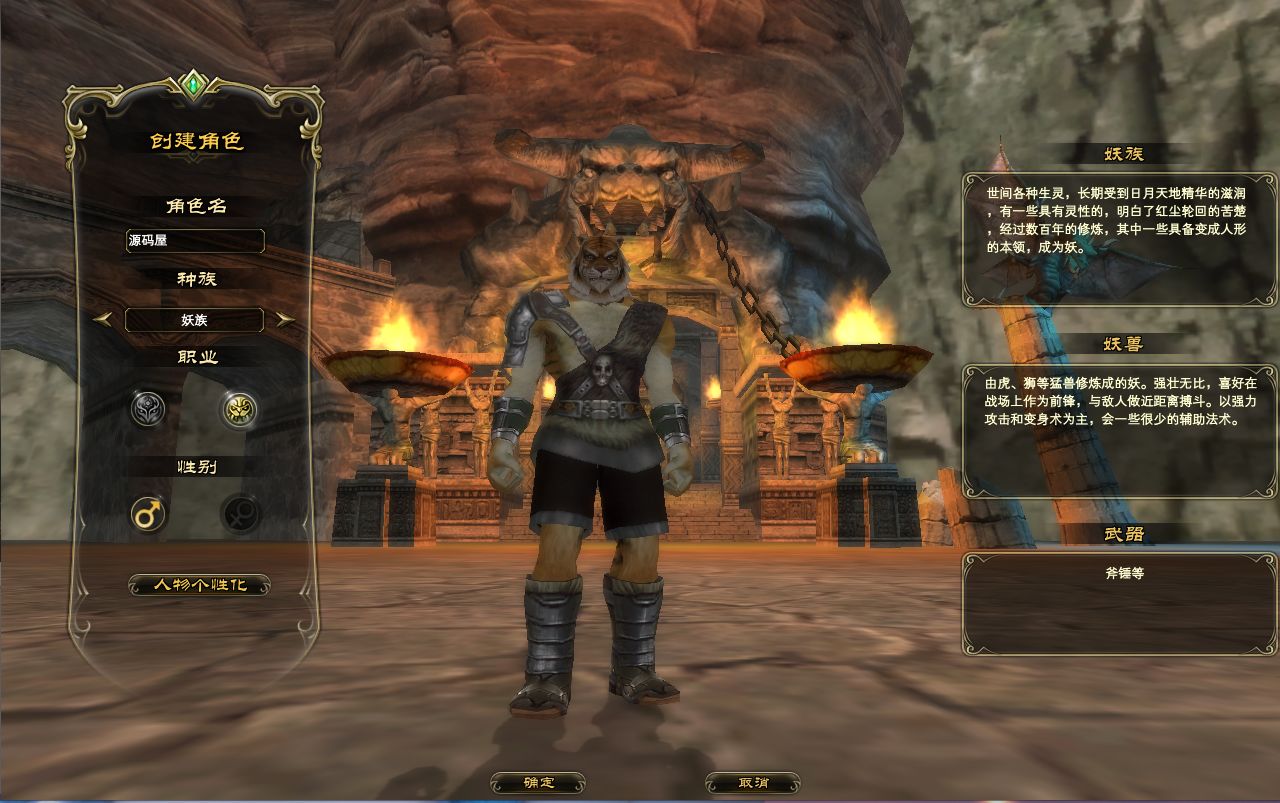This screenshot has width=1280, height=803.
Task: Select the gold 妖兽 beast profession icon
Action: click(240, 411)
